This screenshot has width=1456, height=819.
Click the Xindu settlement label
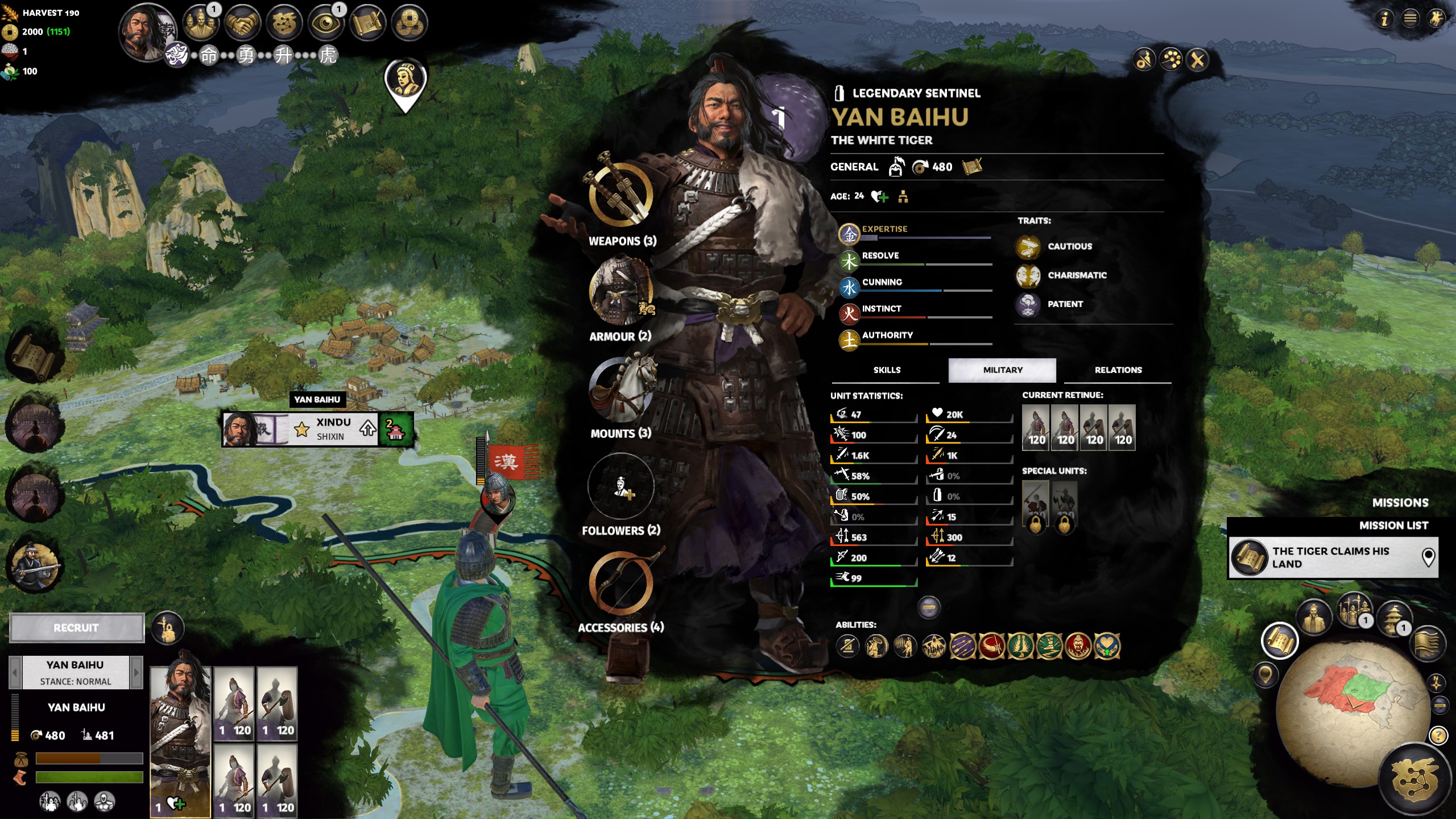tap(333, 429)
